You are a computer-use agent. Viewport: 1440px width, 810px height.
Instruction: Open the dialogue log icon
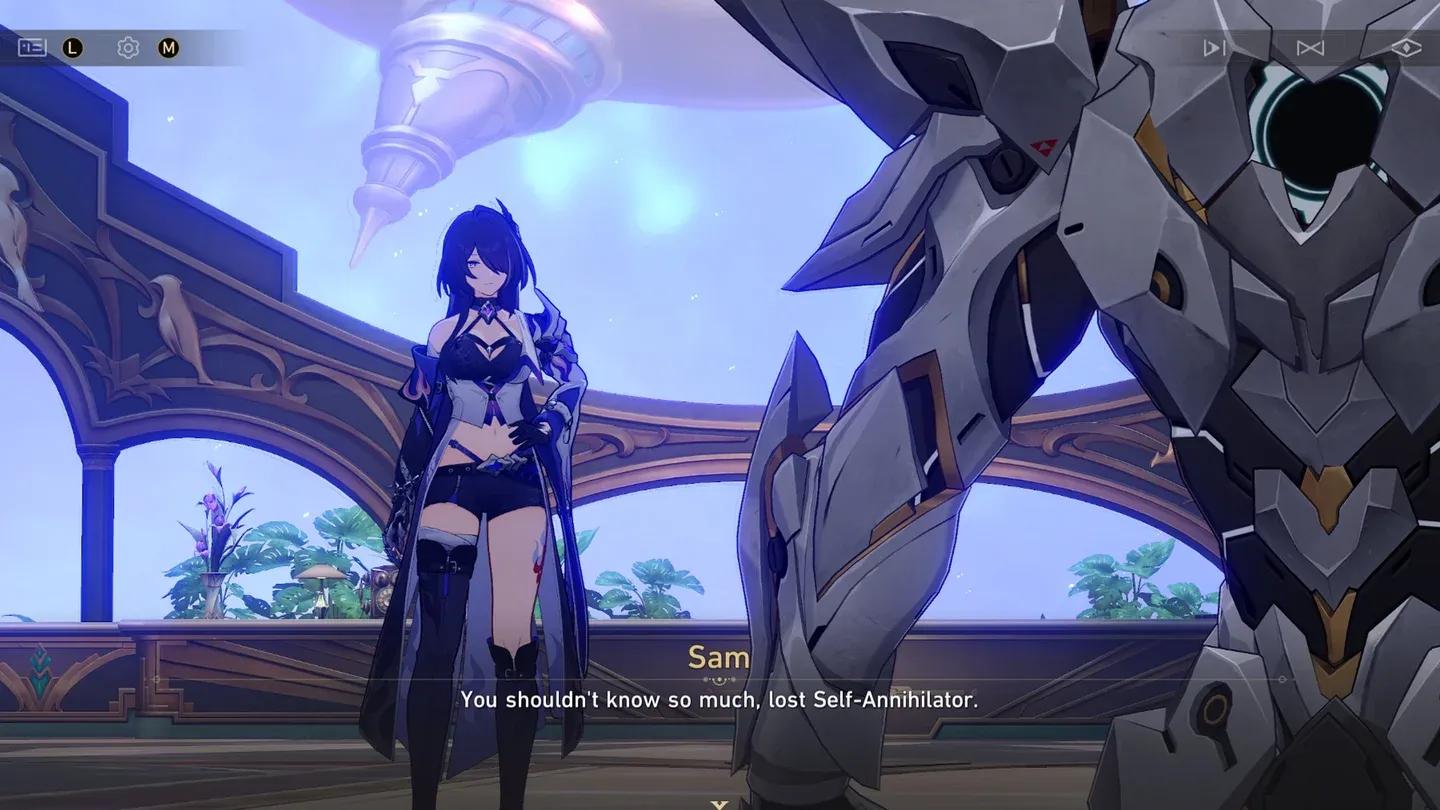[x=32, y=48]
